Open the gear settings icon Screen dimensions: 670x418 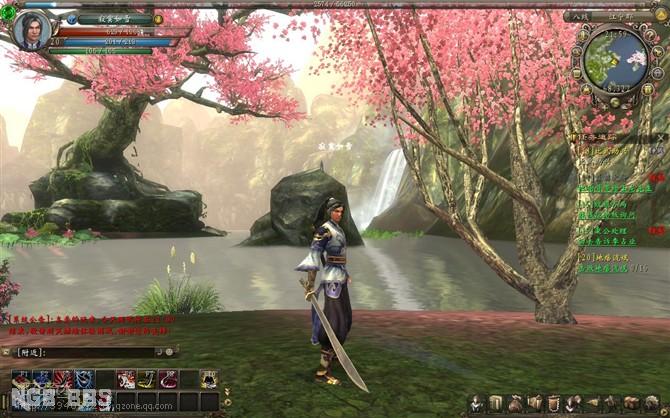651,403
